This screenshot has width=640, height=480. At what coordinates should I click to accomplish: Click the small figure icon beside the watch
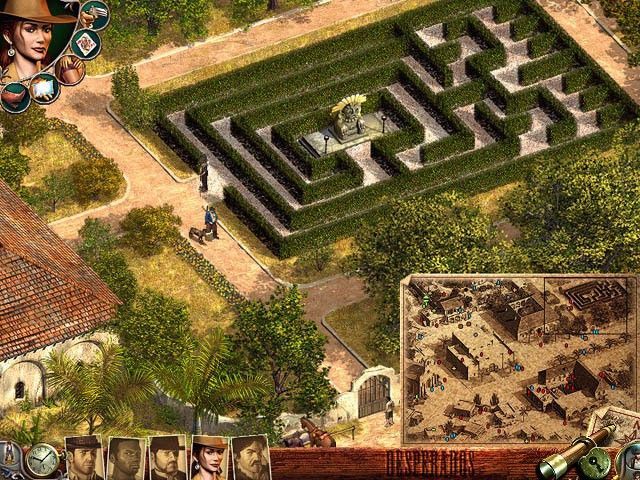tap(9, 456)
